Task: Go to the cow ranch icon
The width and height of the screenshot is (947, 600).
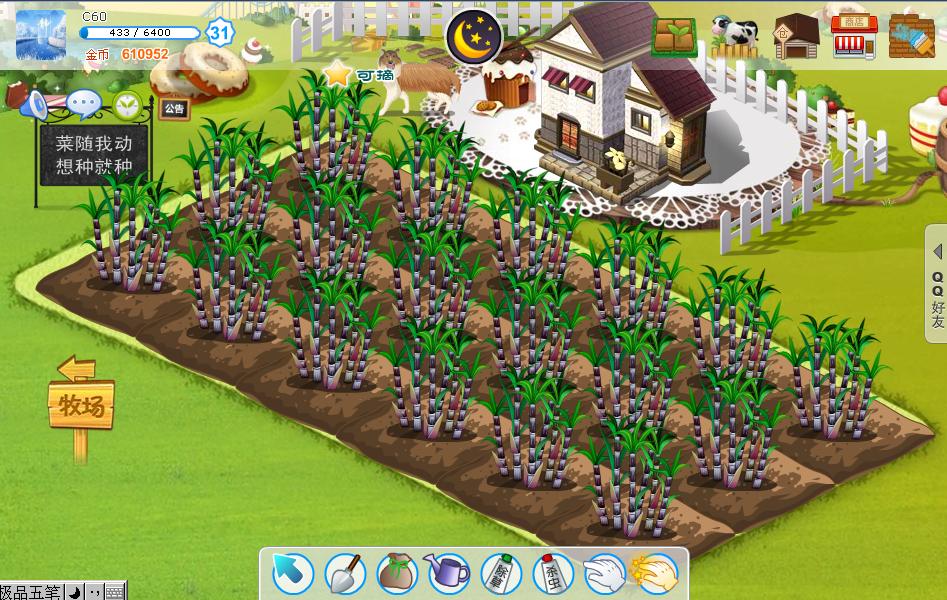Action: [735, 36]
